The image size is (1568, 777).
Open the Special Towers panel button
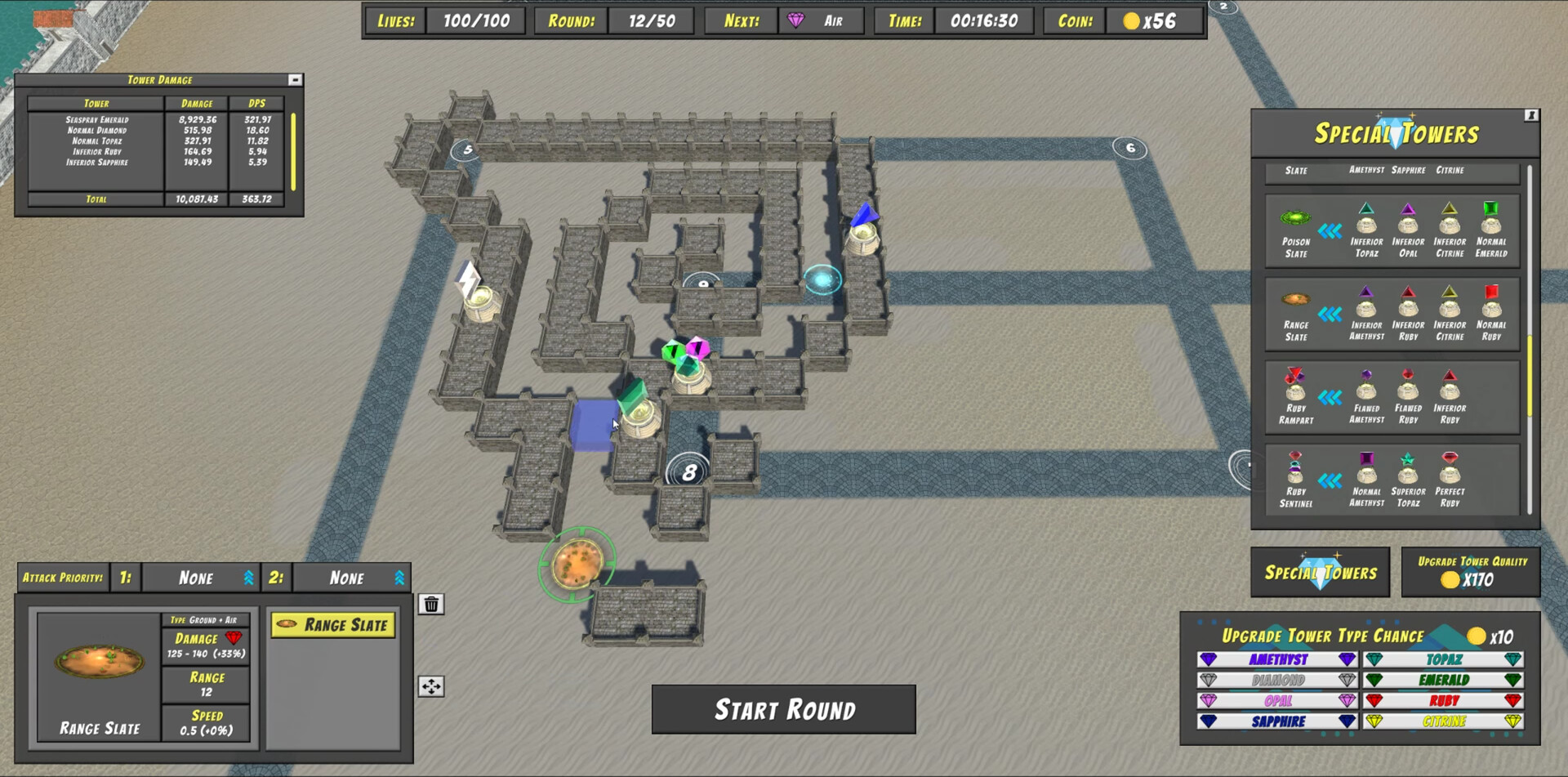(1320, 572)
